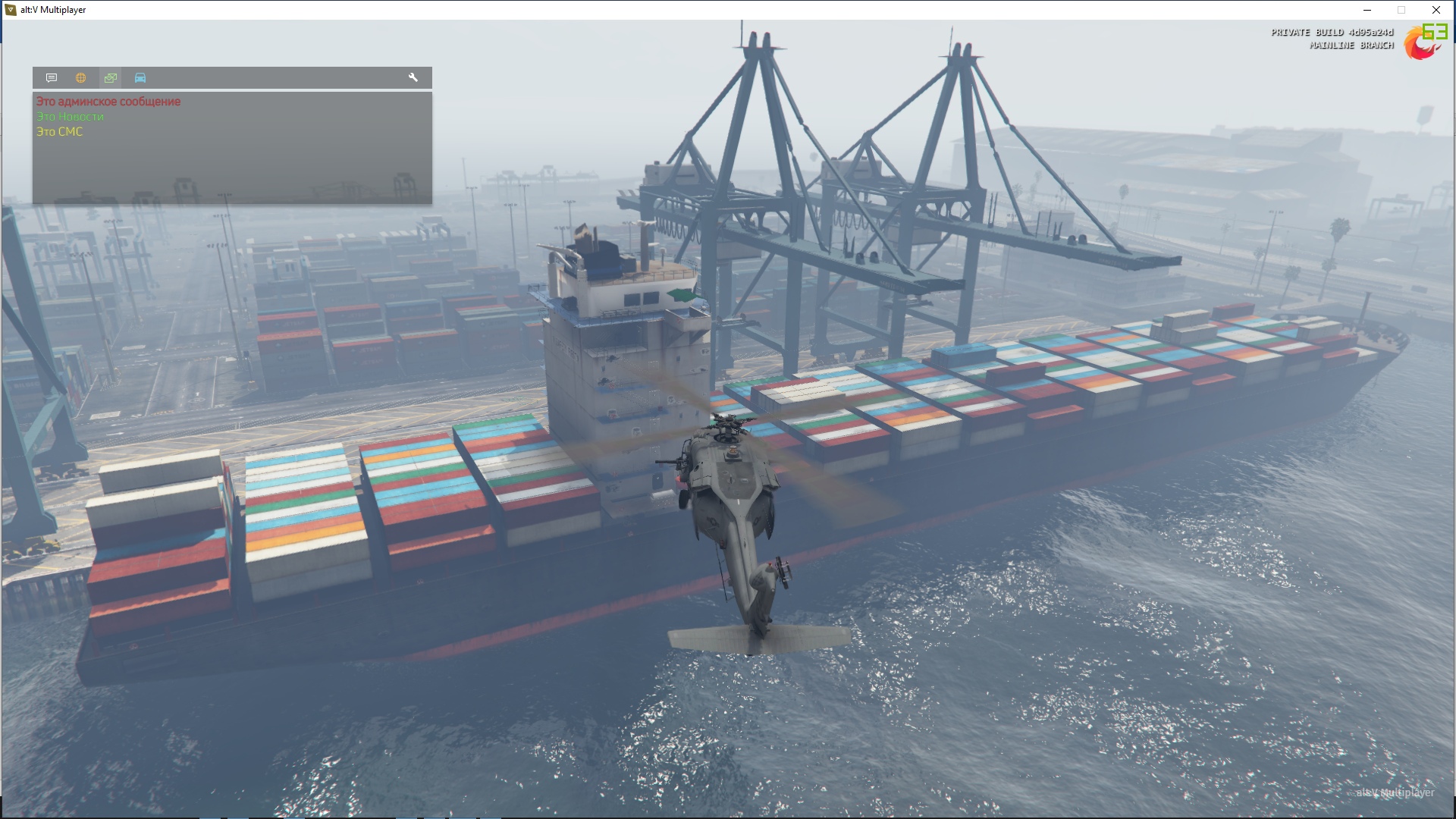Minimize the alt:V Multiplayer window
The image size is (1456, 819).
point(1367,10)
